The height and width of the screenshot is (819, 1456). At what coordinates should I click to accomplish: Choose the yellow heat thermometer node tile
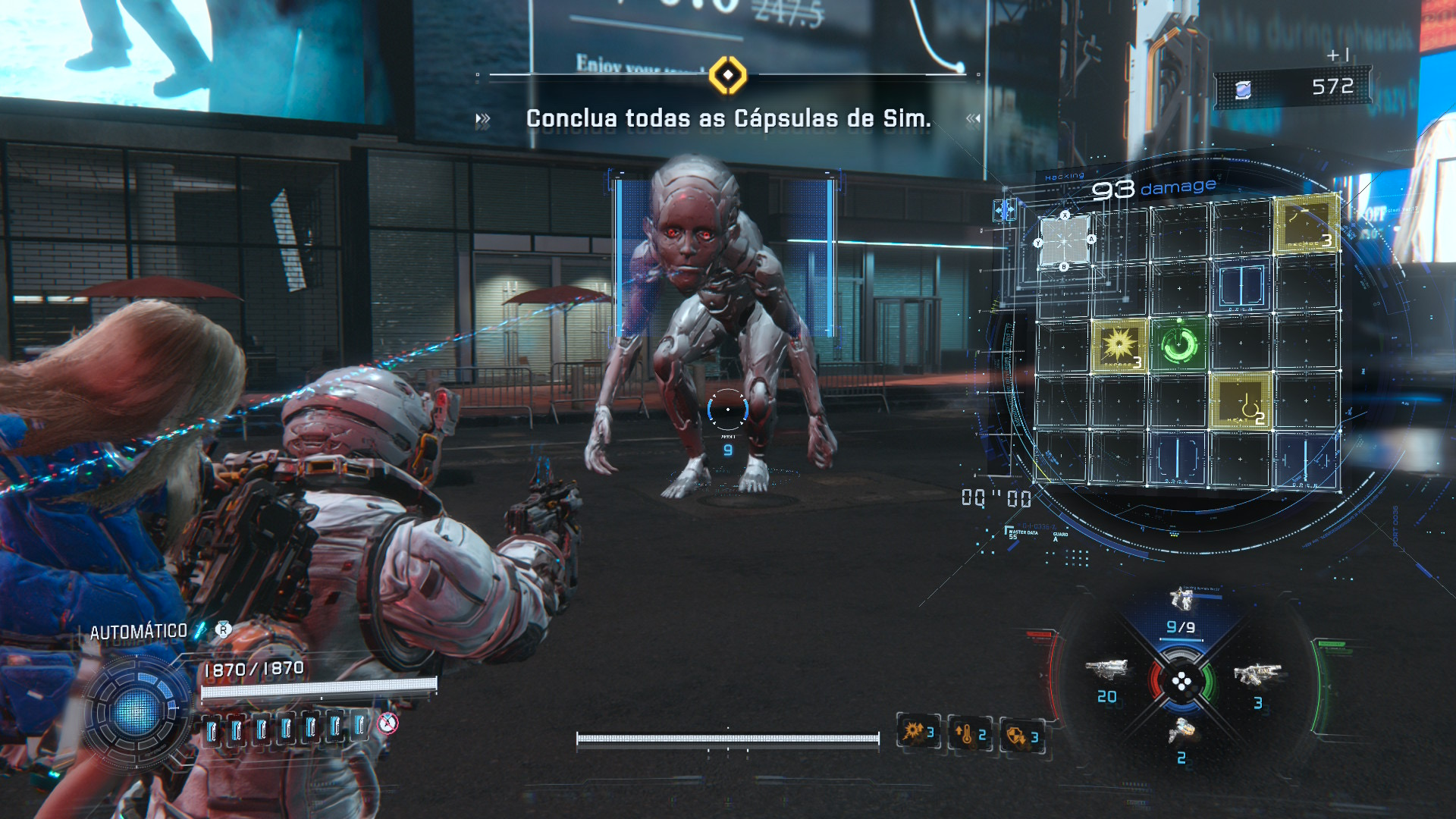pyautogui.click(x=1241, y=402)
